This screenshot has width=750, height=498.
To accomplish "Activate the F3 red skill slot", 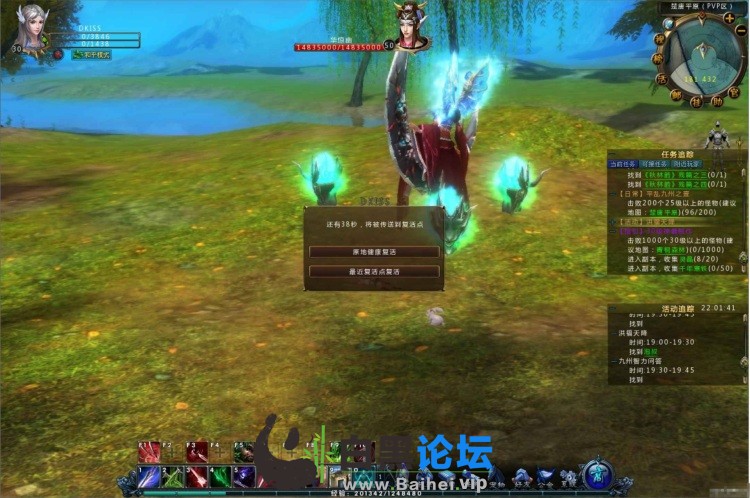I will click(x=197, y=452).
